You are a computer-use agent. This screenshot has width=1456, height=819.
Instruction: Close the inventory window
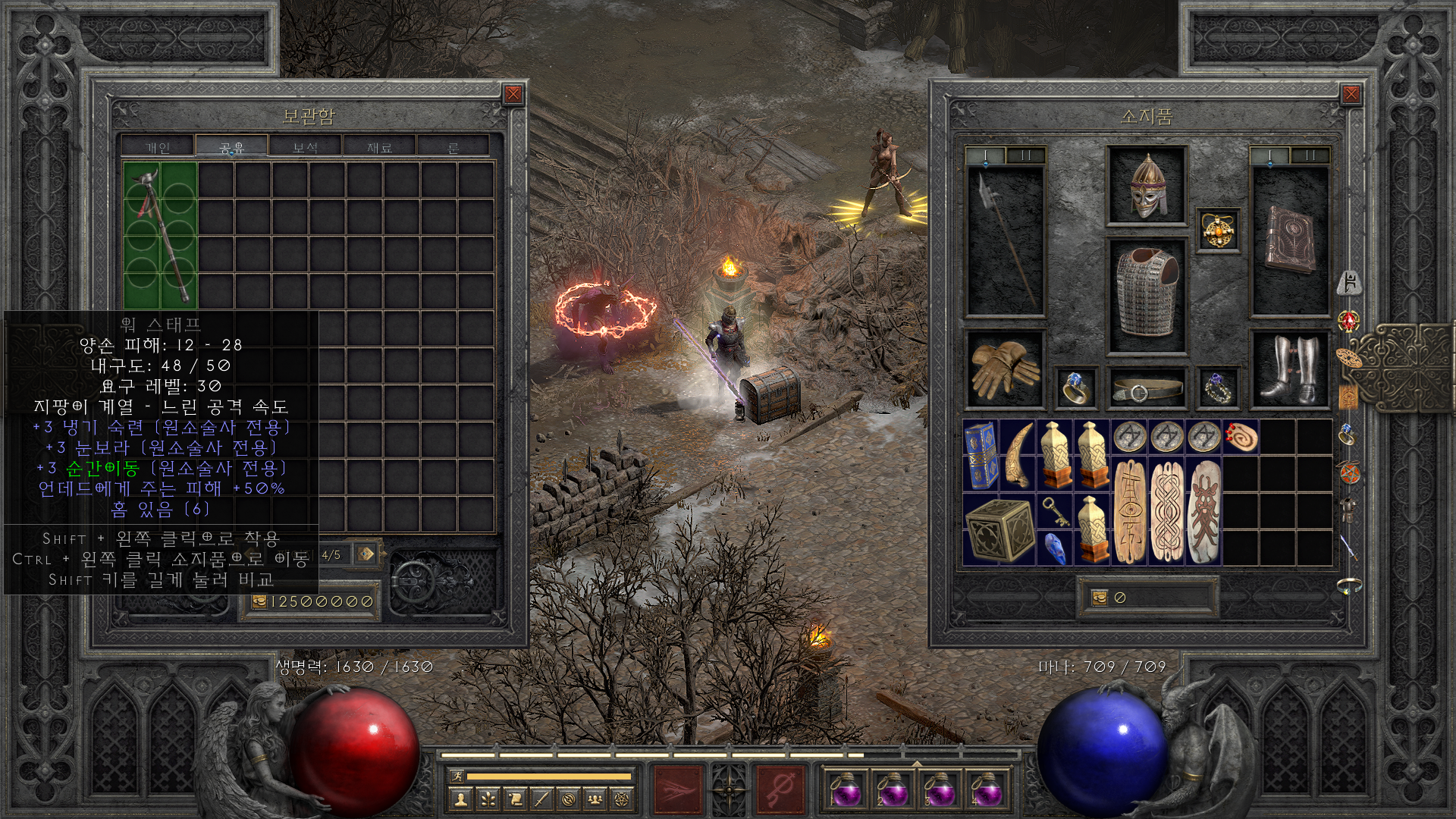point(1351,94)
